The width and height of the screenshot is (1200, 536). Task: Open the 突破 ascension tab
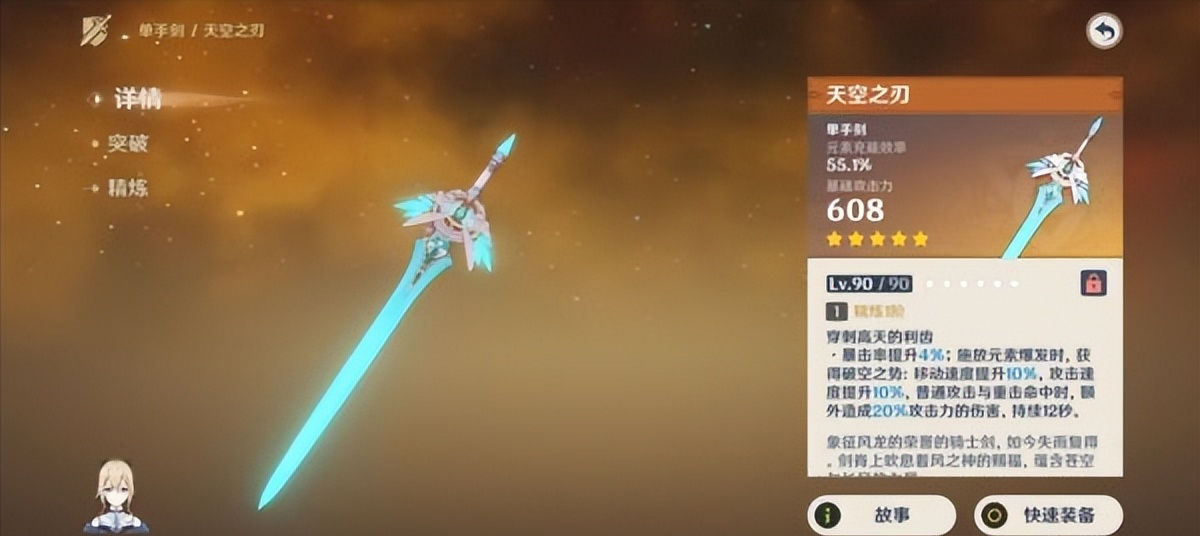tap(128, 143)
